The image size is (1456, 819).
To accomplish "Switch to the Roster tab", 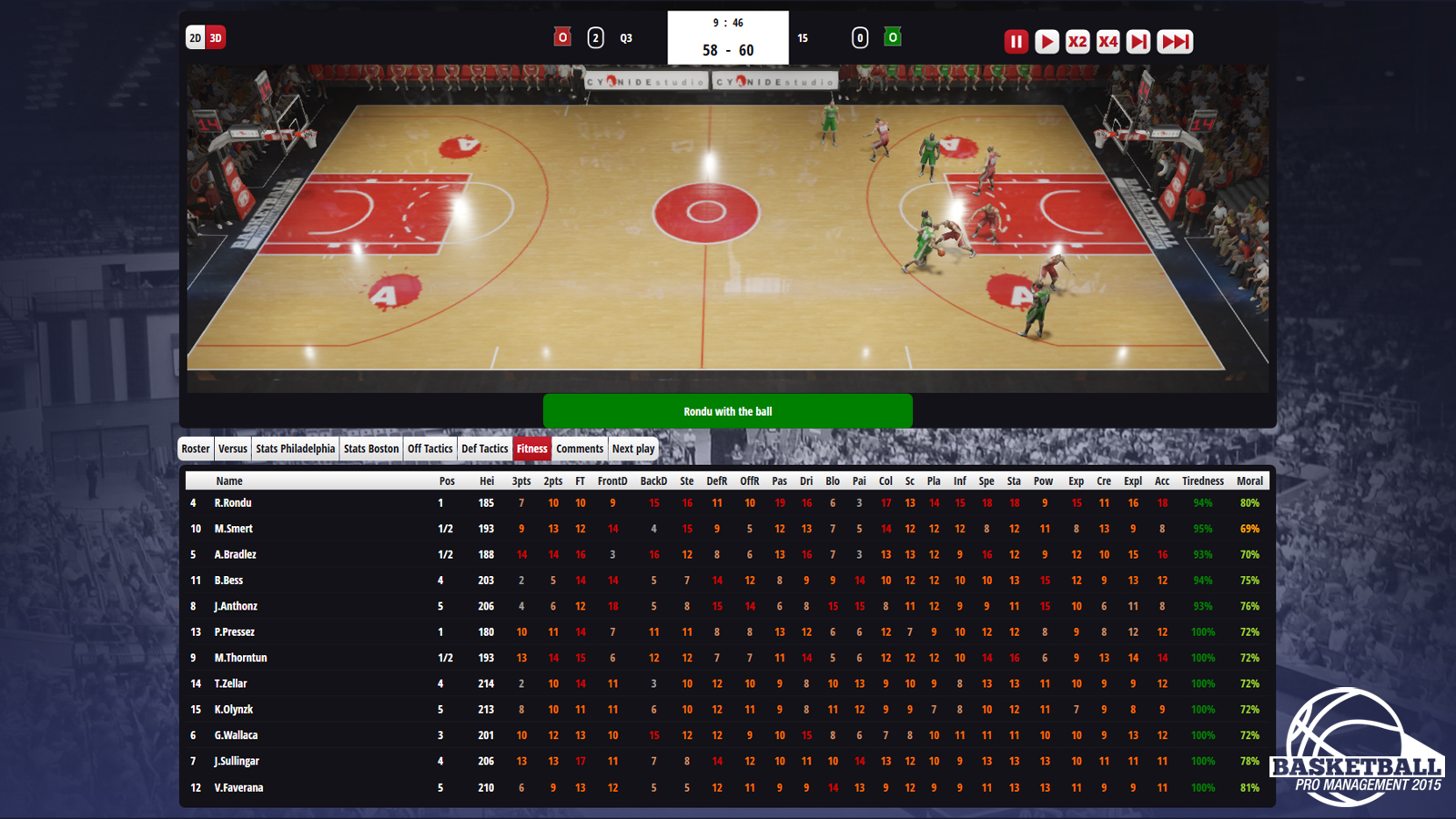I will tap(195, 449).
